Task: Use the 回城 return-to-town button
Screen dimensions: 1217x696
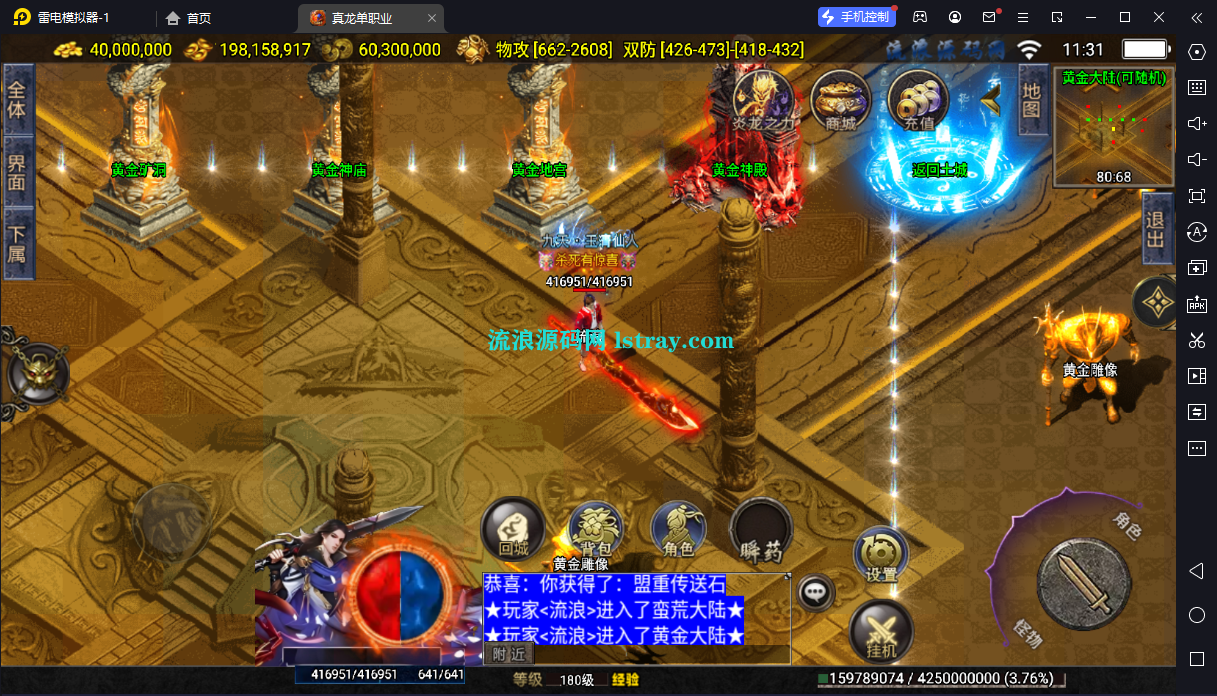Action: [513, 528]
